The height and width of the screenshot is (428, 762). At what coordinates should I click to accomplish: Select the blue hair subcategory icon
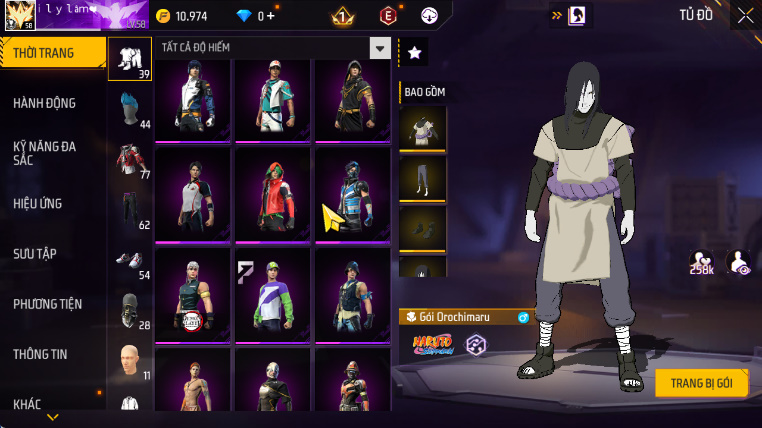click(129, 108)
